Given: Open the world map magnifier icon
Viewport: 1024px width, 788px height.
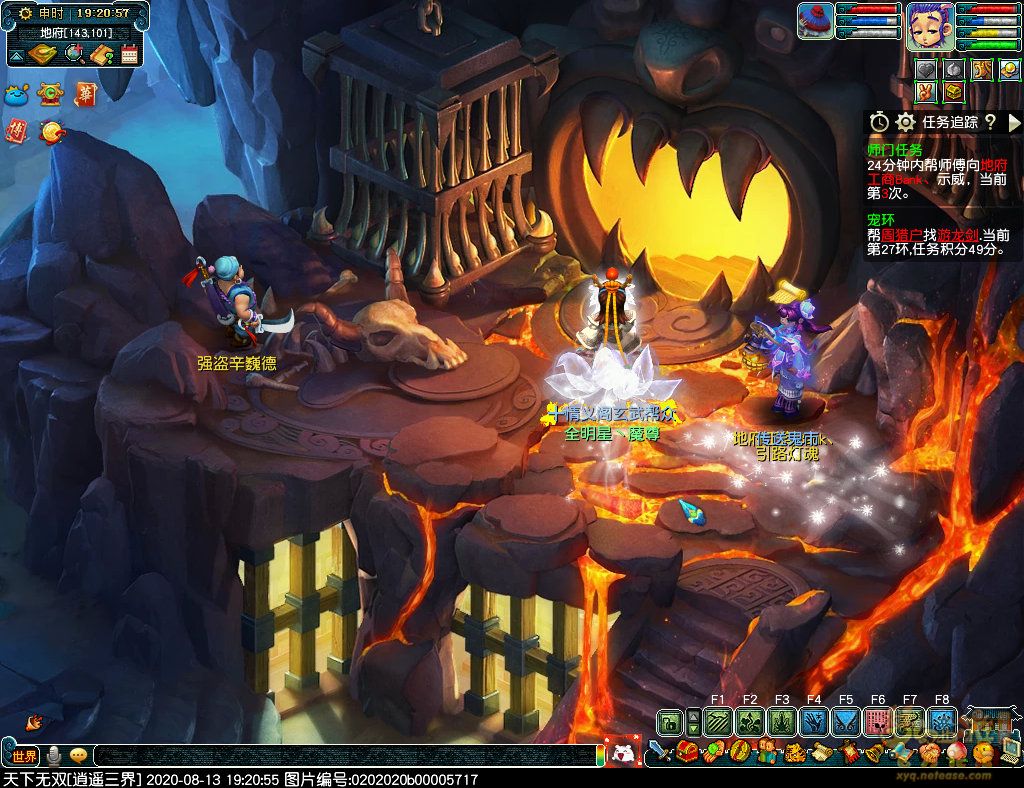Looking at the screenshot, I should pos(73,54).
